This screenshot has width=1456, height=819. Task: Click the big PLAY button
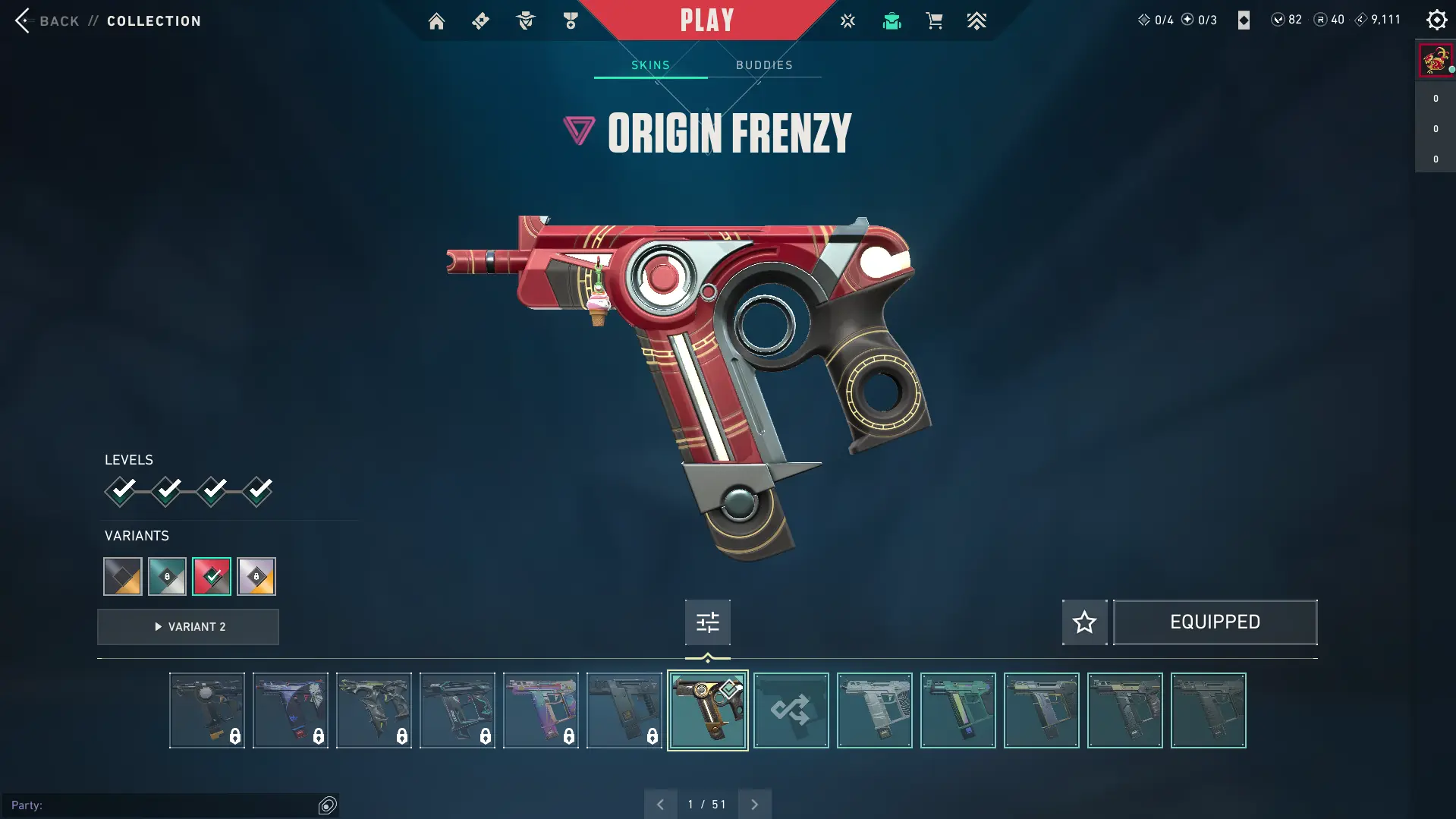706,20
